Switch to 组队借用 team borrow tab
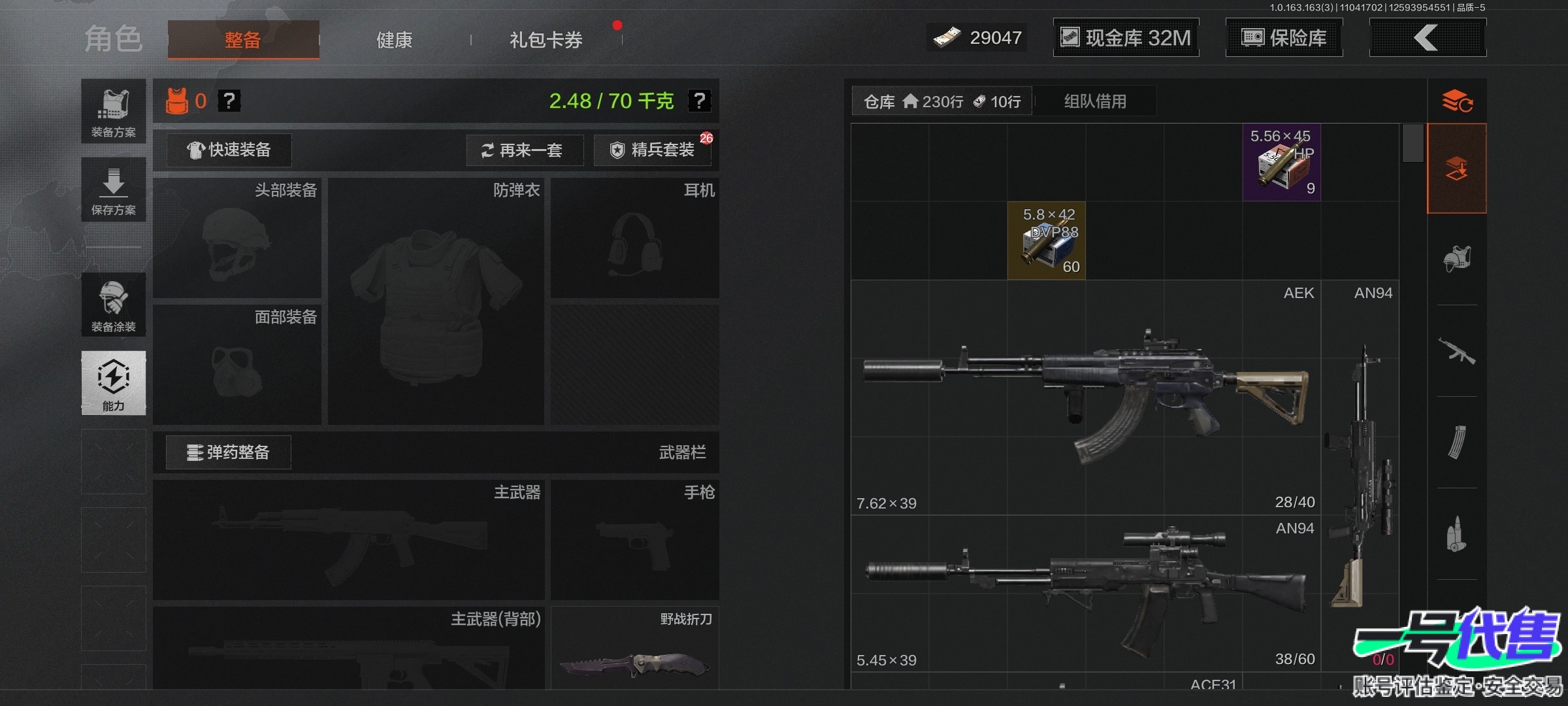This screenshot has height=706, width=1568. (1095, 101)
